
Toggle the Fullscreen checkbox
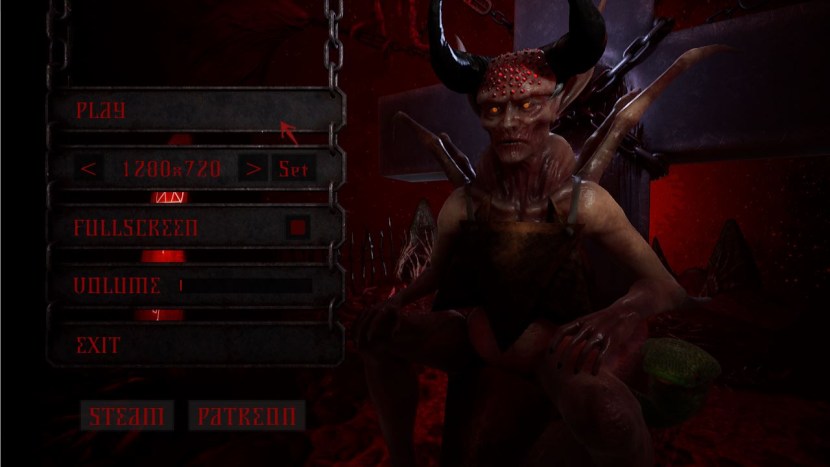pyautogui.click(x=297, y=228)
